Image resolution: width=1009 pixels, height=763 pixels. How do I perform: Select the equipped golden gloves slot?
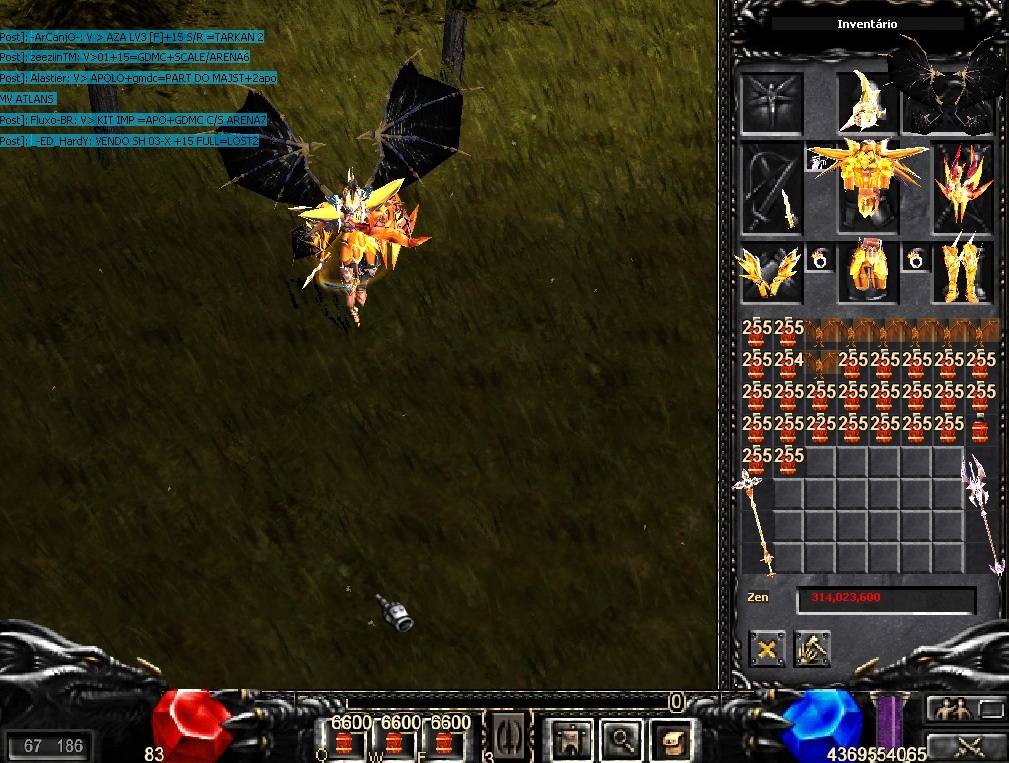pyautogui.click(x=770, y=273)
